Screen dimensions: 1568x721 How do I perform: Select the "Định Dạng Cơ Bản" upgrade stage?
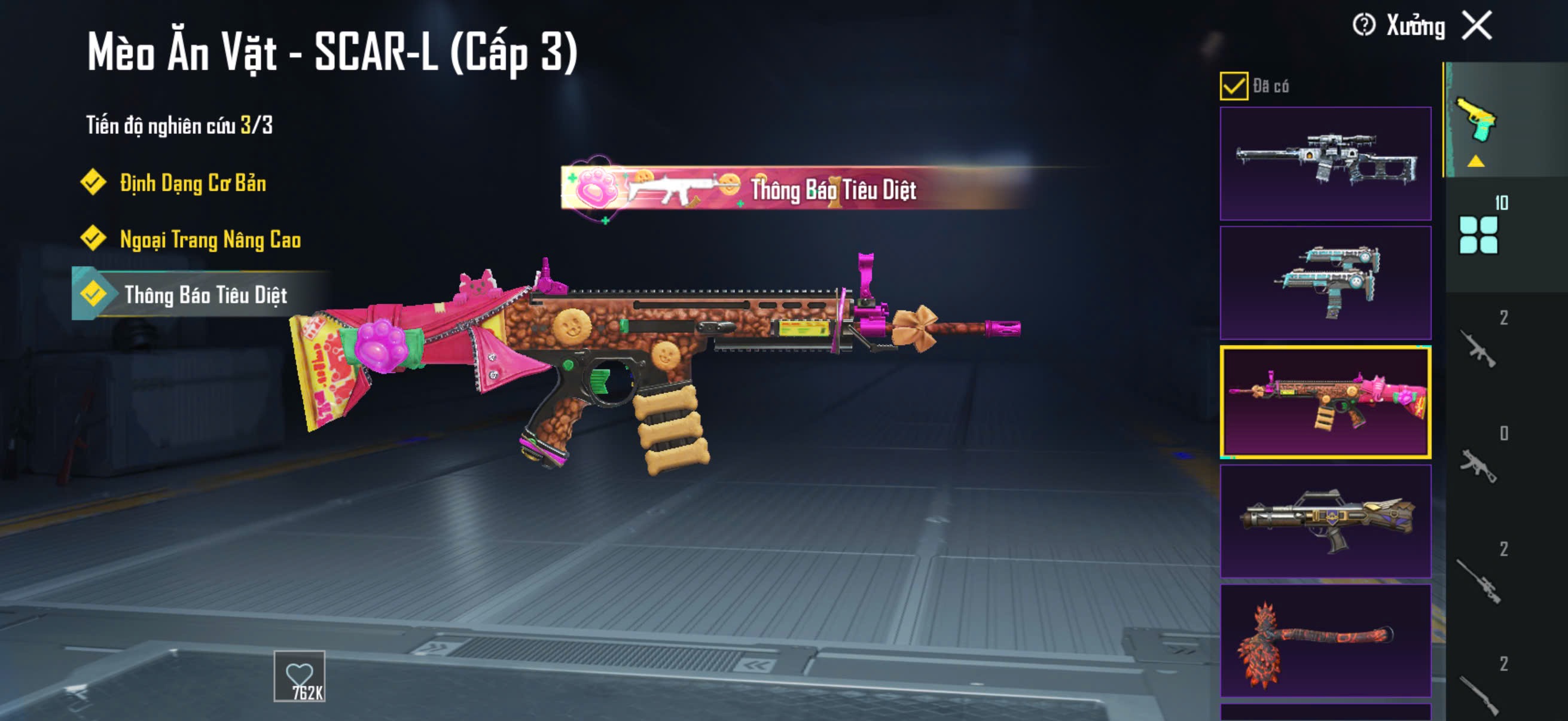[x=193, y=183]
